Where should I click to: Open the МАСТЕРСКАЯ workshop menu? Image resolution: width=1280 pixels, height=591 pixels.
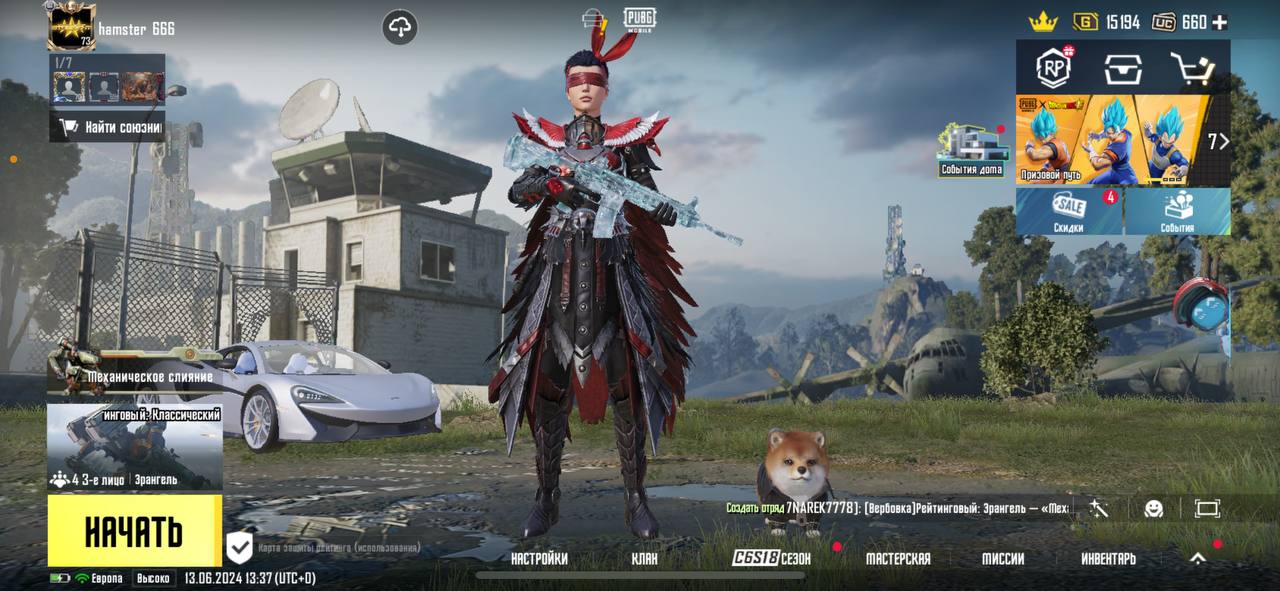[897, 559]
